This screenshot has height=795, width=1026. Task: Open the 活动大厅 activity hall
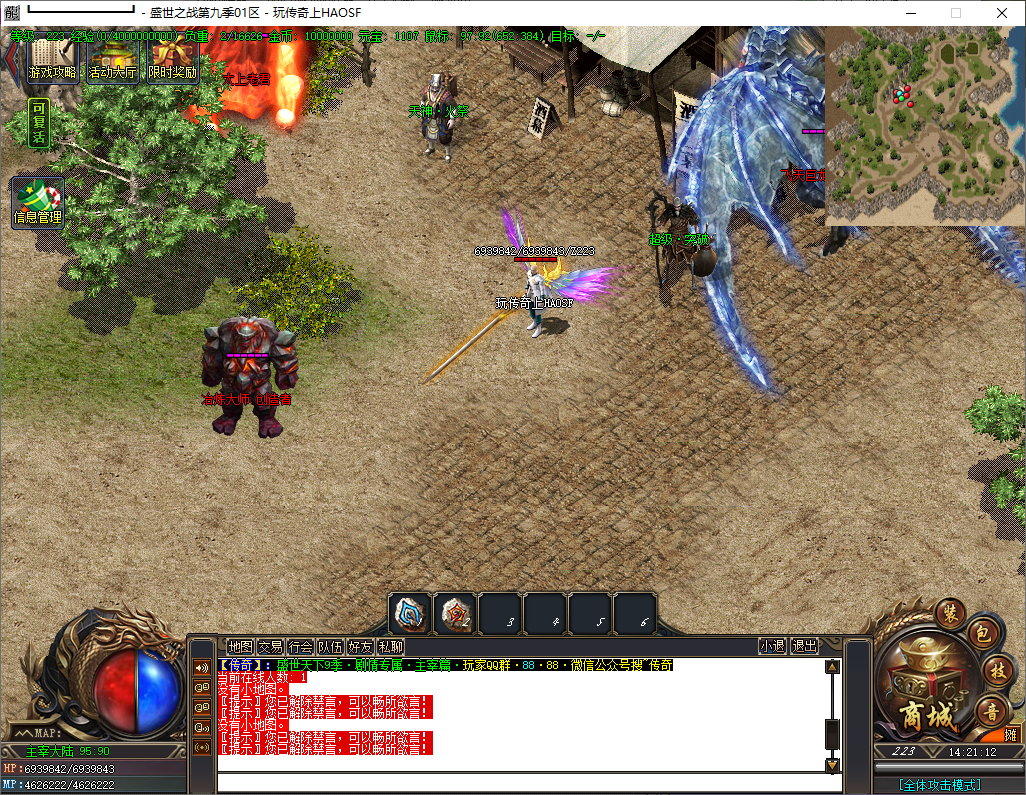pos(112,60)
